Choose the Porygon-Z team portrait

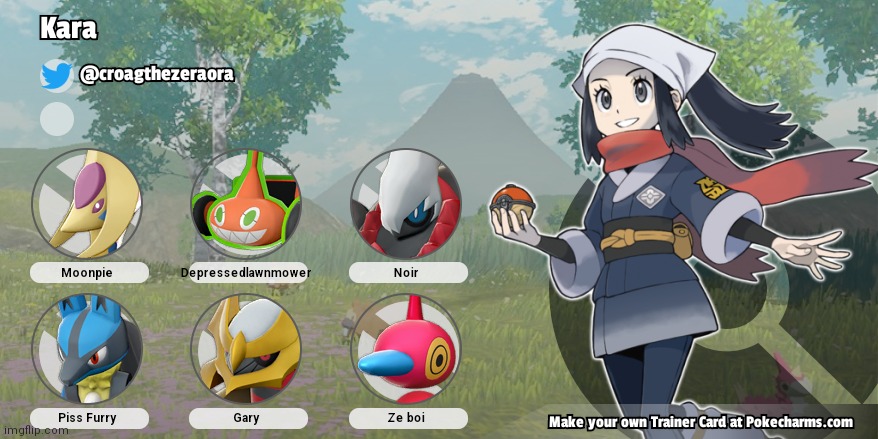click(405, 348)
